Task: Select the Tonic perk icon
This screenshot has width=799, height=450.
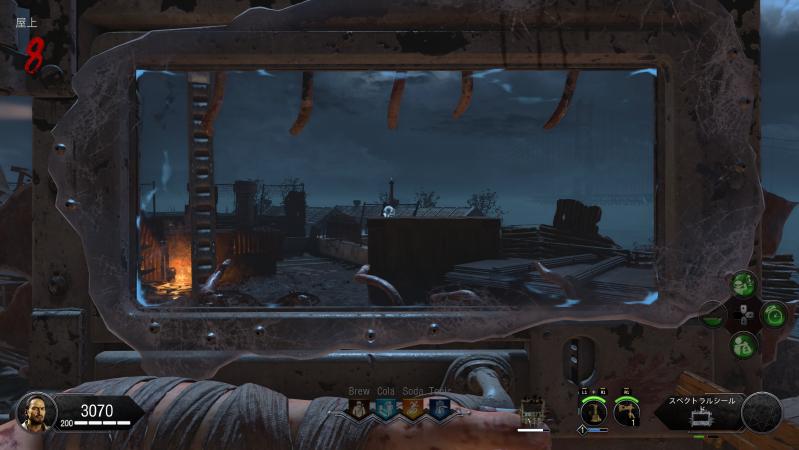Action: coord(440,408)
